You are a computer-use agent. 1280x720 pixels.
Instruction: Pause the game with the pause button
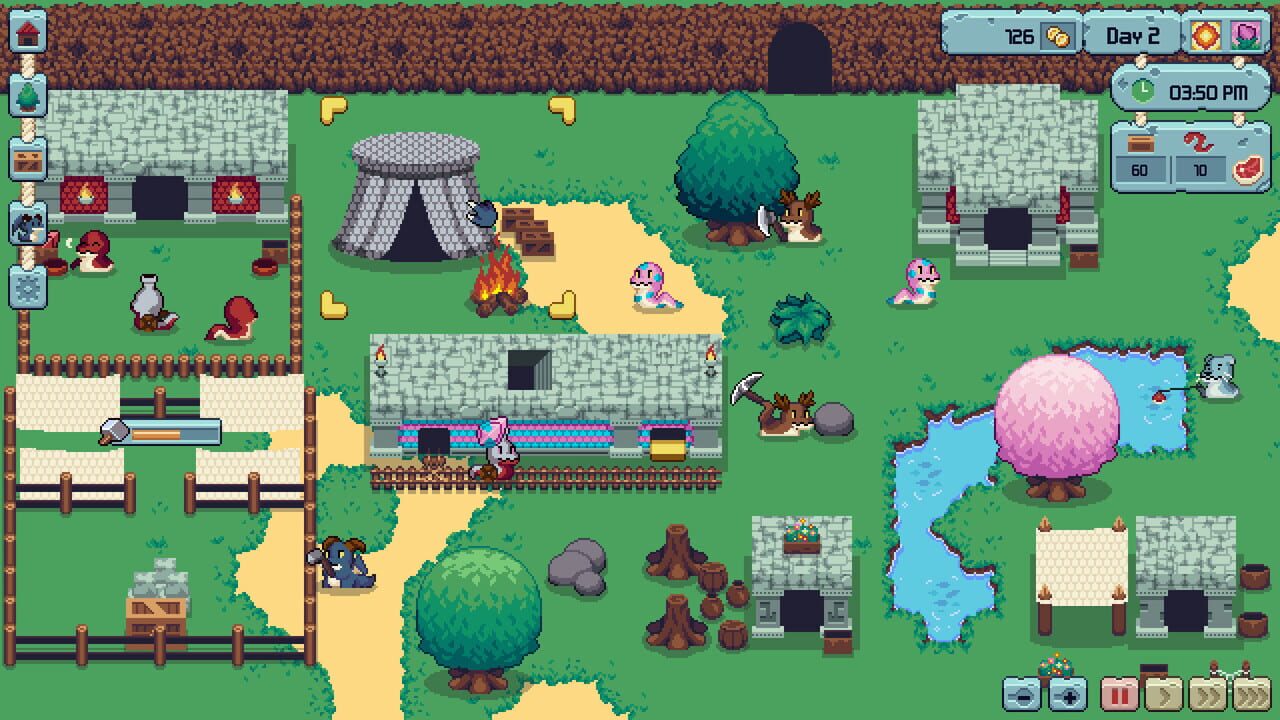click(1118, 696)
